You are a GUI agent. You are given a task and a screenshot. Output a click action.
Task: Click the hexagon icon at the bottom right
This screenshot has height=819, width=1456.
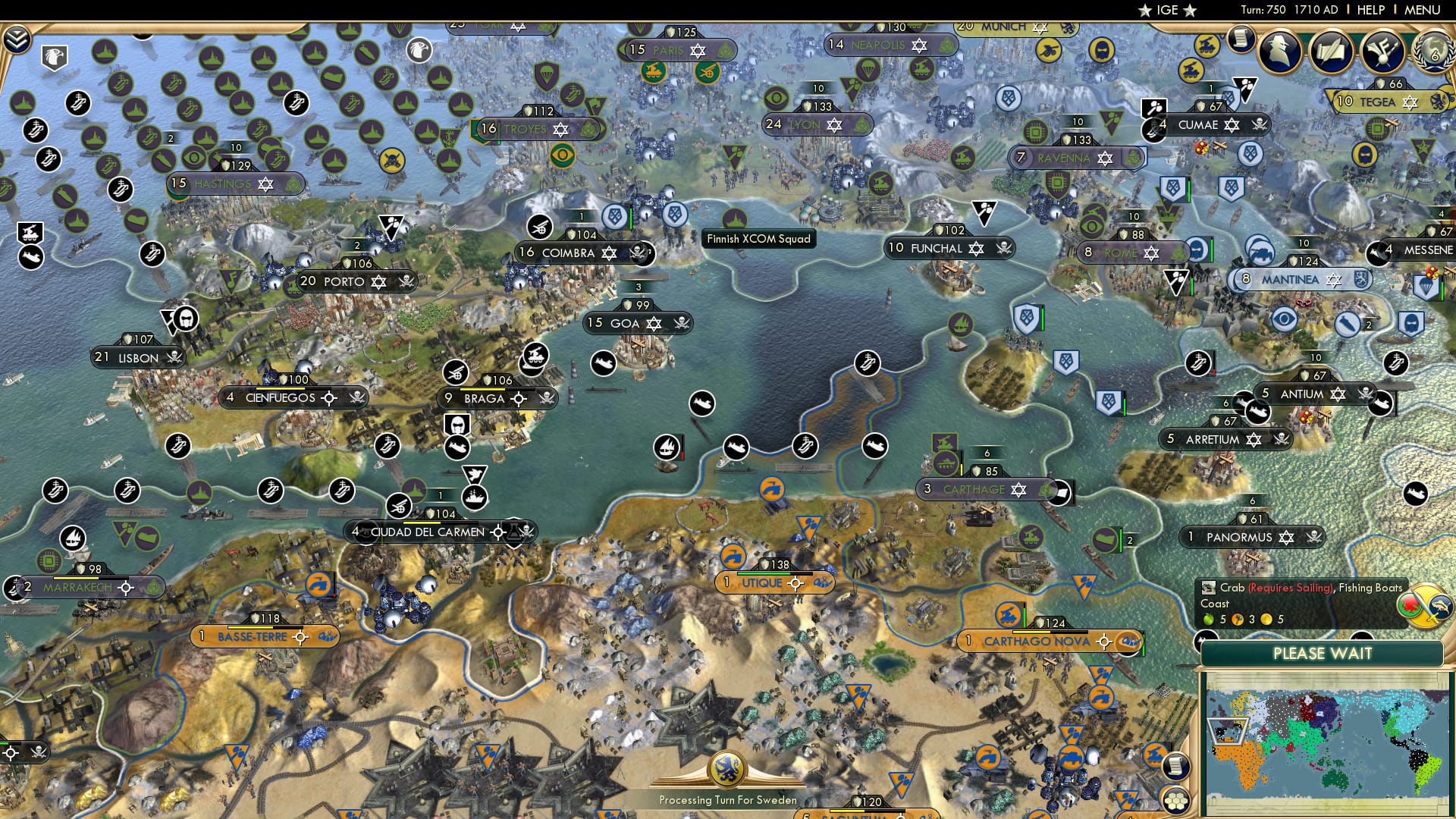coord(1175,799)
